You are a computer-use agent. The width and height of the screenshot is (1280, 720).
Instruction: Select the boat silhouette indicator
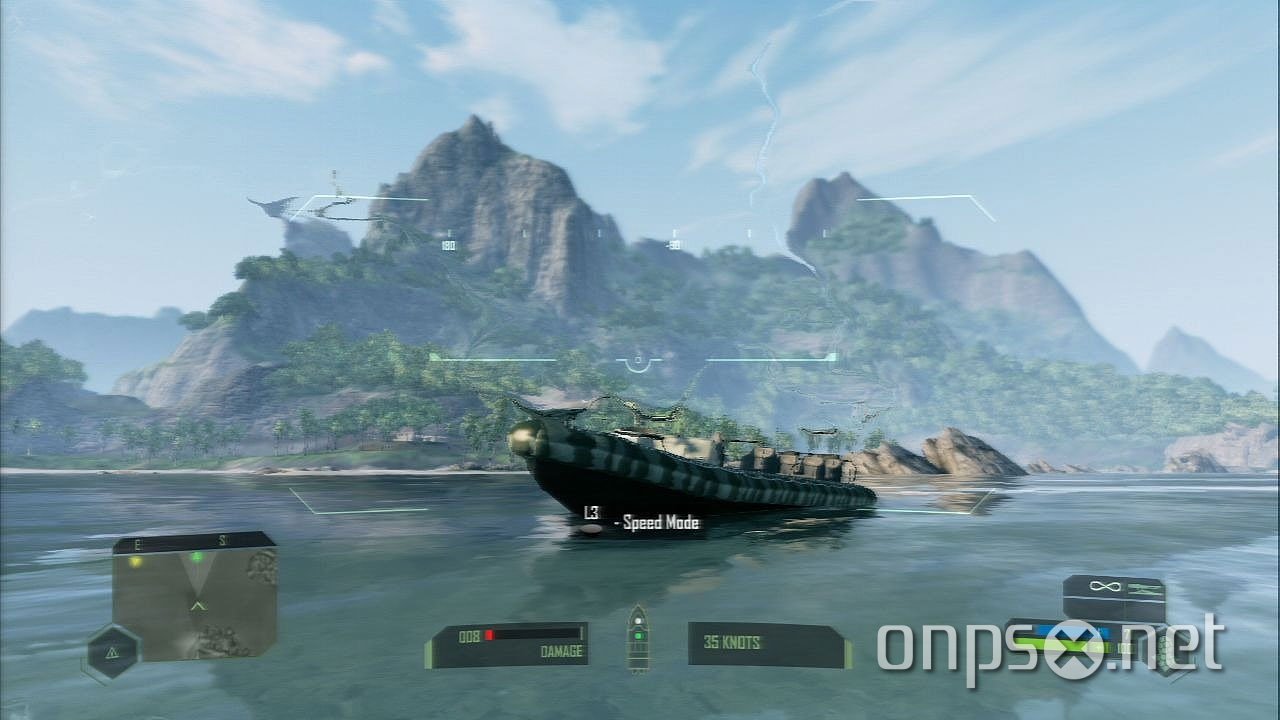point(637,640)
